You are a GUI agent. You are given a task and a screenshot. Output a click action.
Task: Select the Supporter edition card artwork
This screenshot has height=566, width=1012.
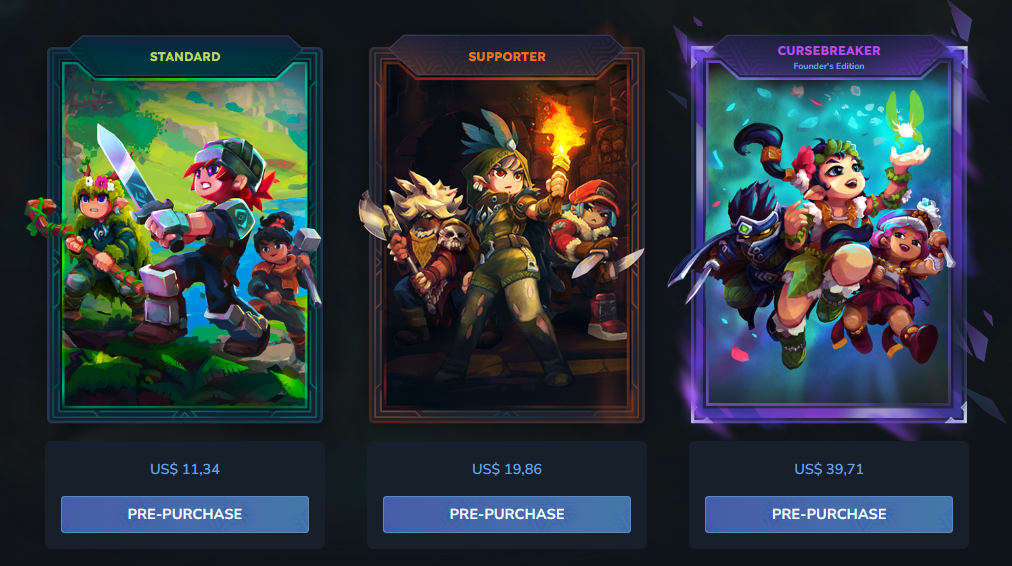pyautogui.click(x=507, y=235)
